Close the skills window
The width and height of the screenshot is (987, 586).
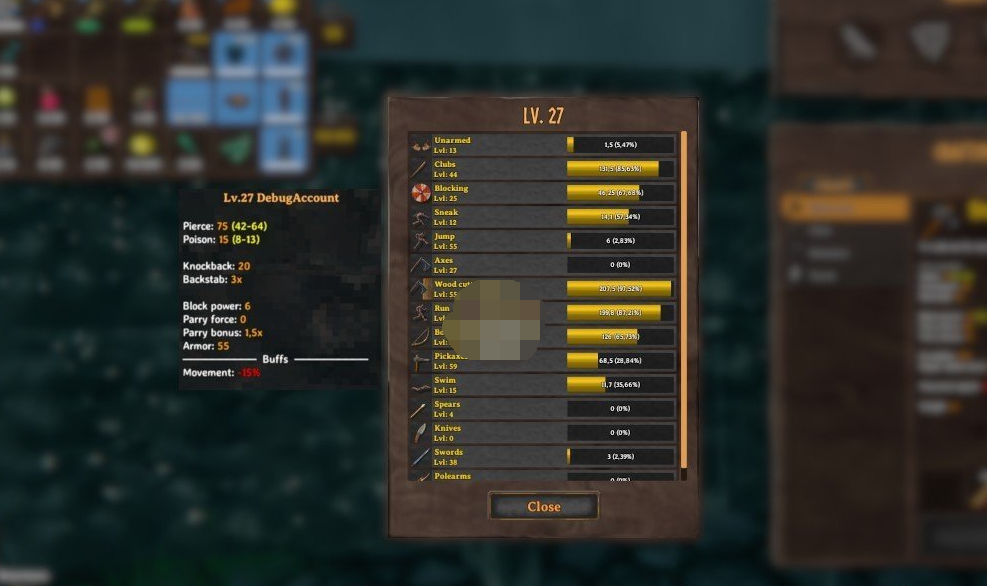pyautogui.click(x=543, y=506)
